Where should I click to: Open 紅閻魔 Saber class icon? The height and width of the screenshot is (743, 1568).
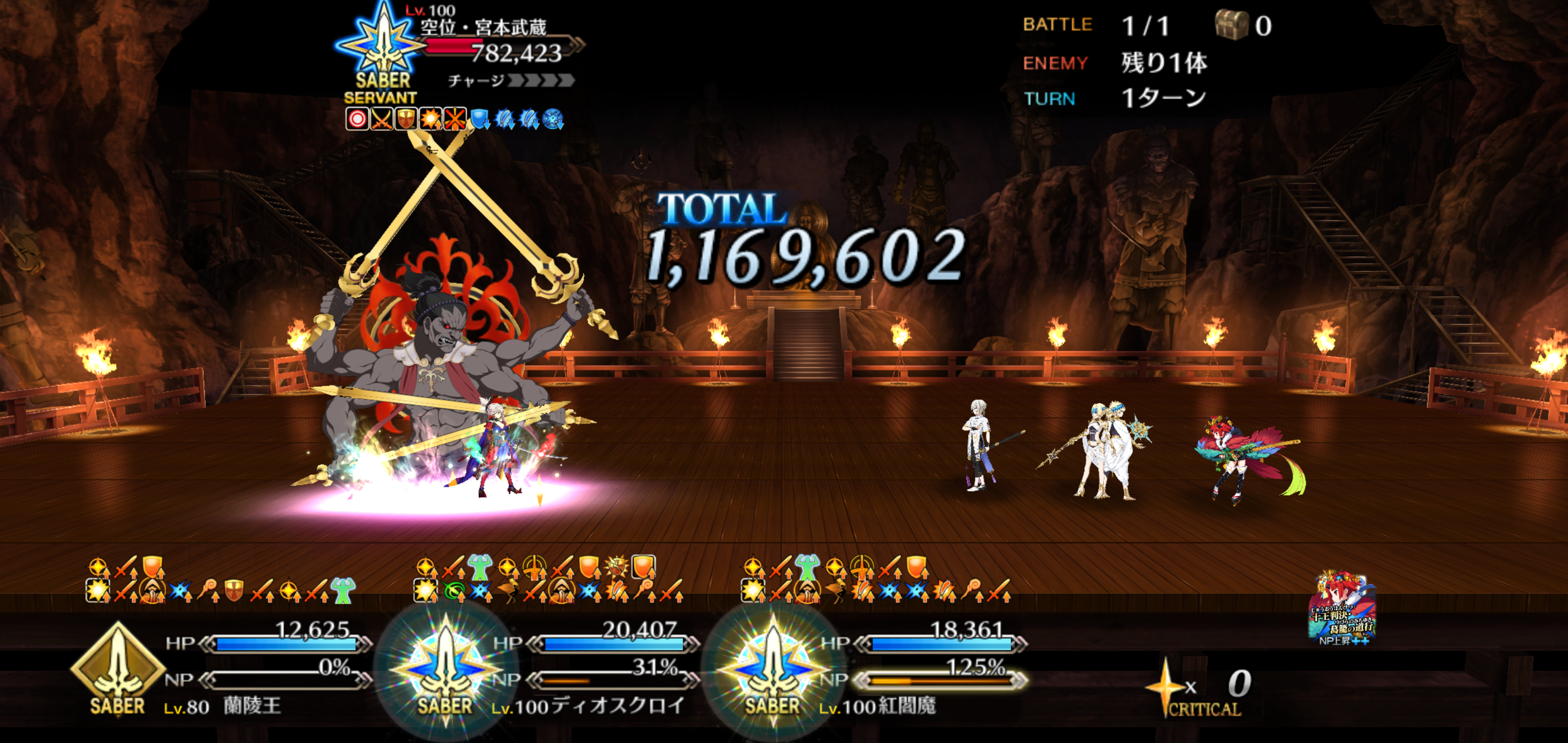pyautogui.click(x=773, y=670)
